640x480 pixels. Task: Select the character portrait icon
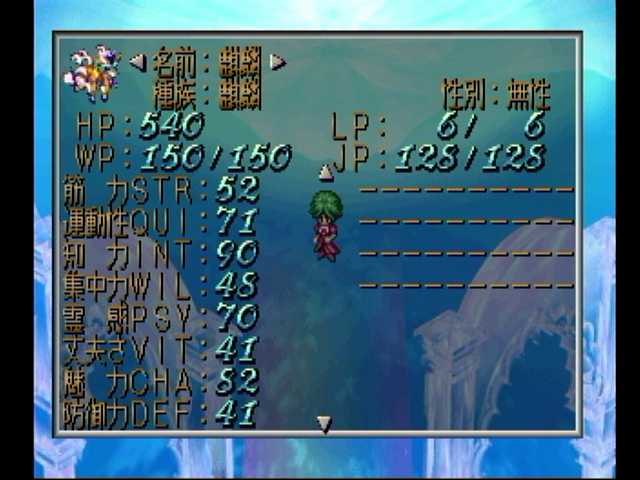pos(92,72)
